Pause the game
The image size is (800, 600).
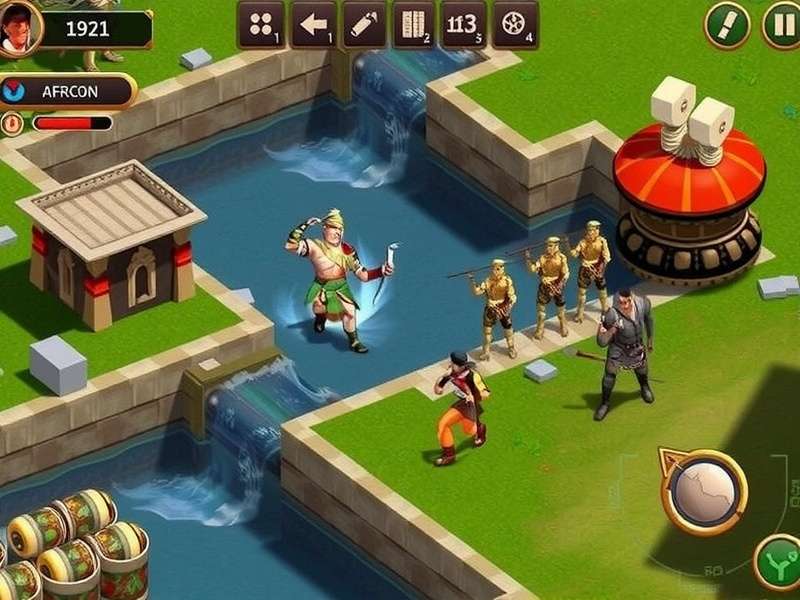click(783, 24)
